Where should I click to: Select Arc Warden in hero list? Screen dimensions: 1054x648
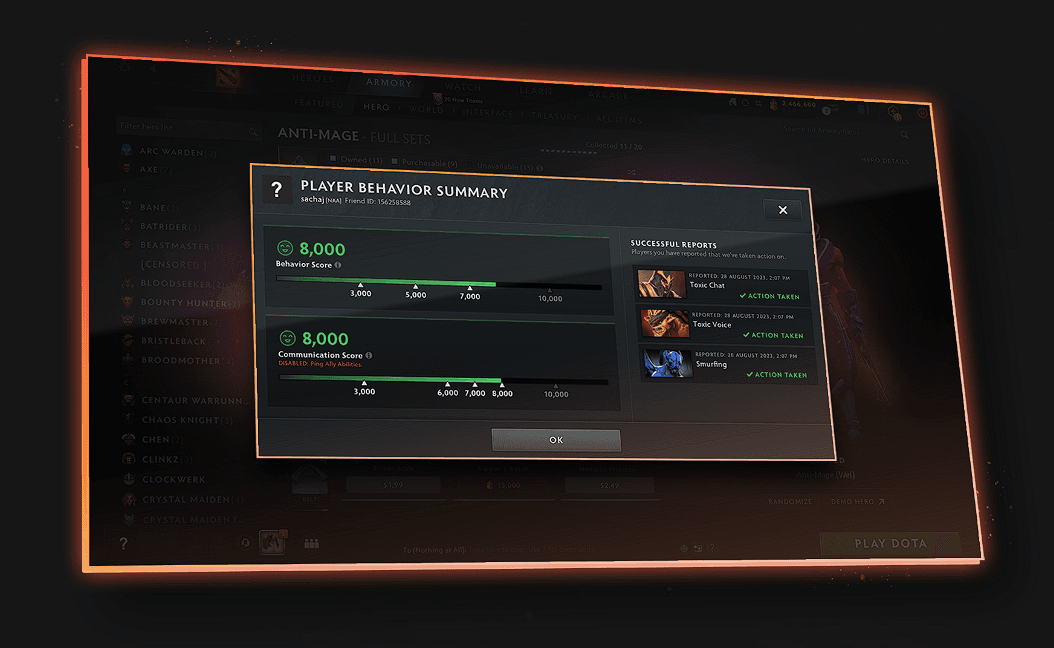coord(168,152)
